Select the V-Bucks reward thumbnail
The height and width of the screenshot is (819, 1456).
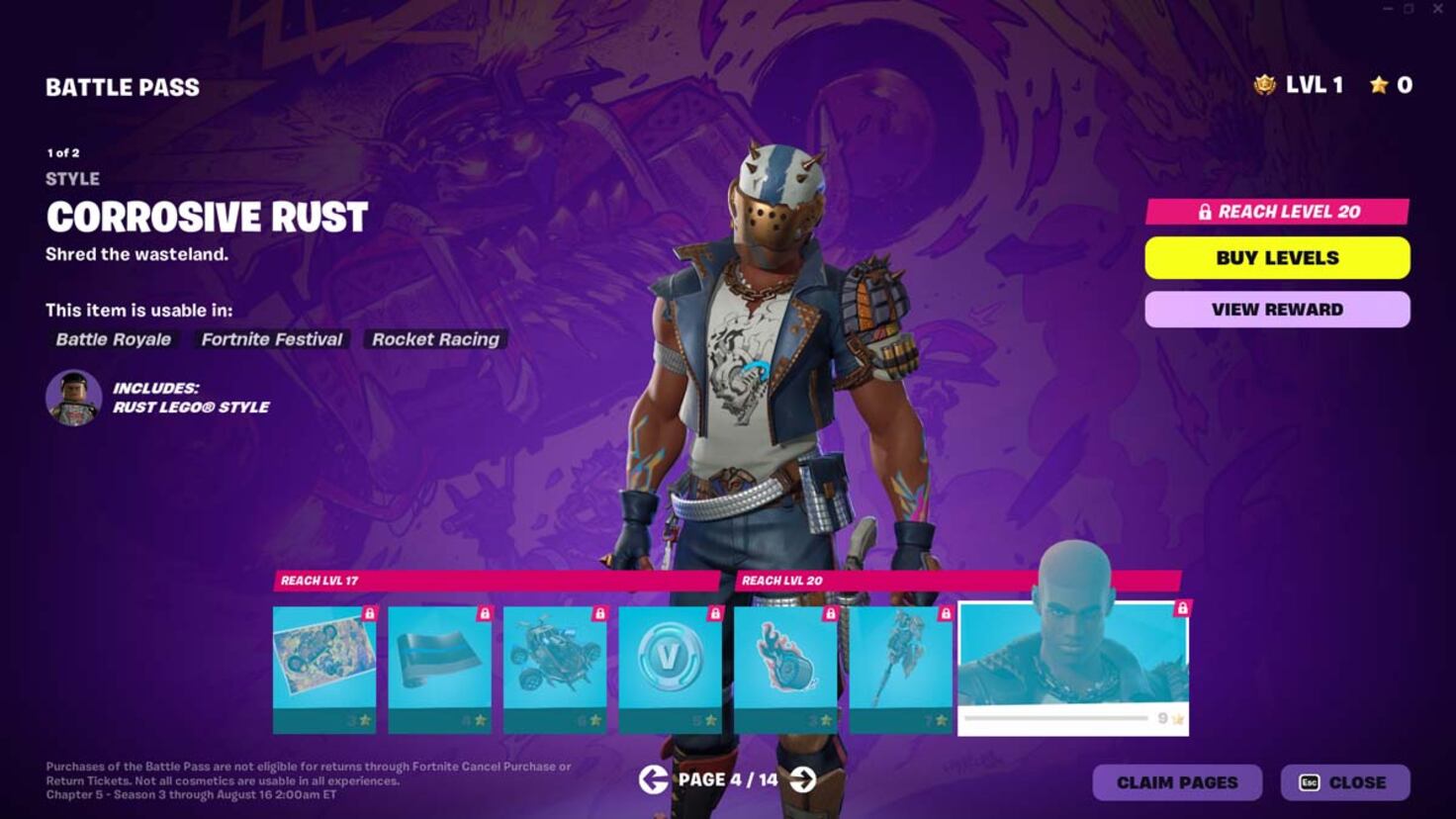pyautogui.click(x=669, y=670)
